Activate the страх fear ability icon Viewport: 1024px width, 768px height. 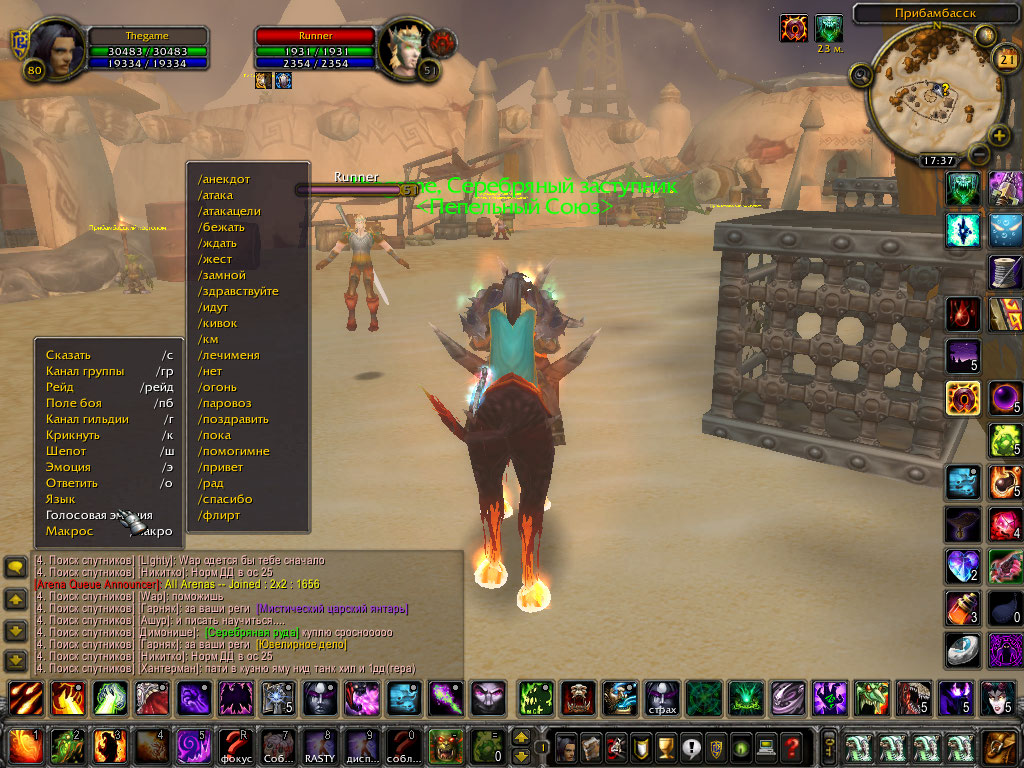662,697
